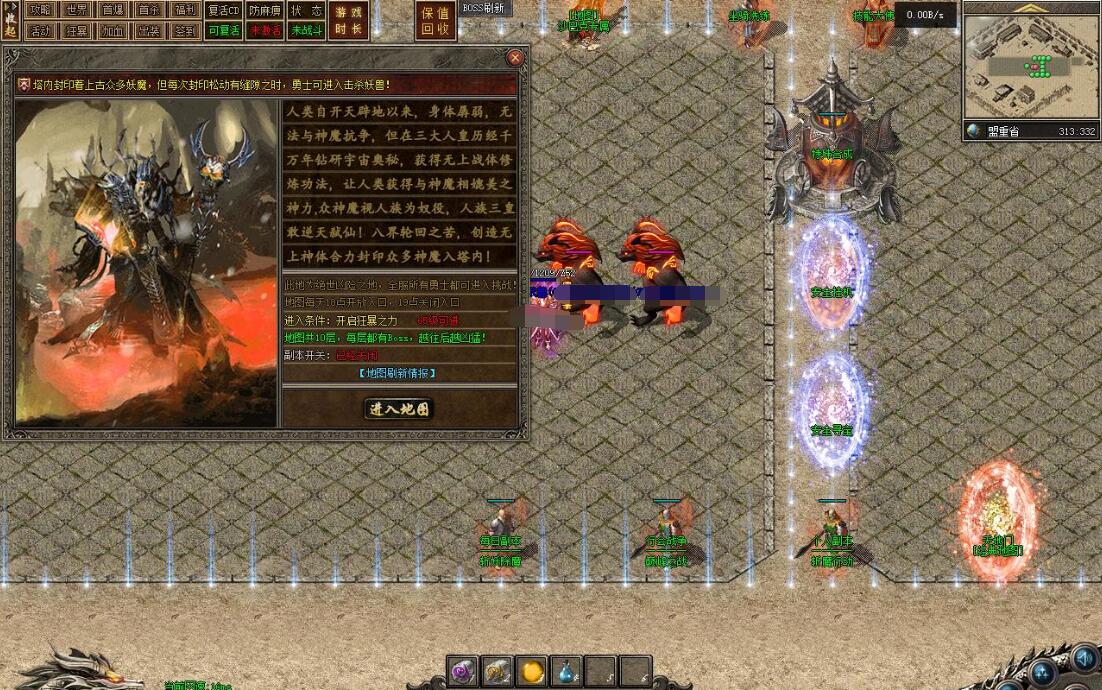The height and width of the screenshot is (690, 1102).
Task: Show the 首杀 first-kill menu
Action: pyautogui.click(x=149, y=10)
